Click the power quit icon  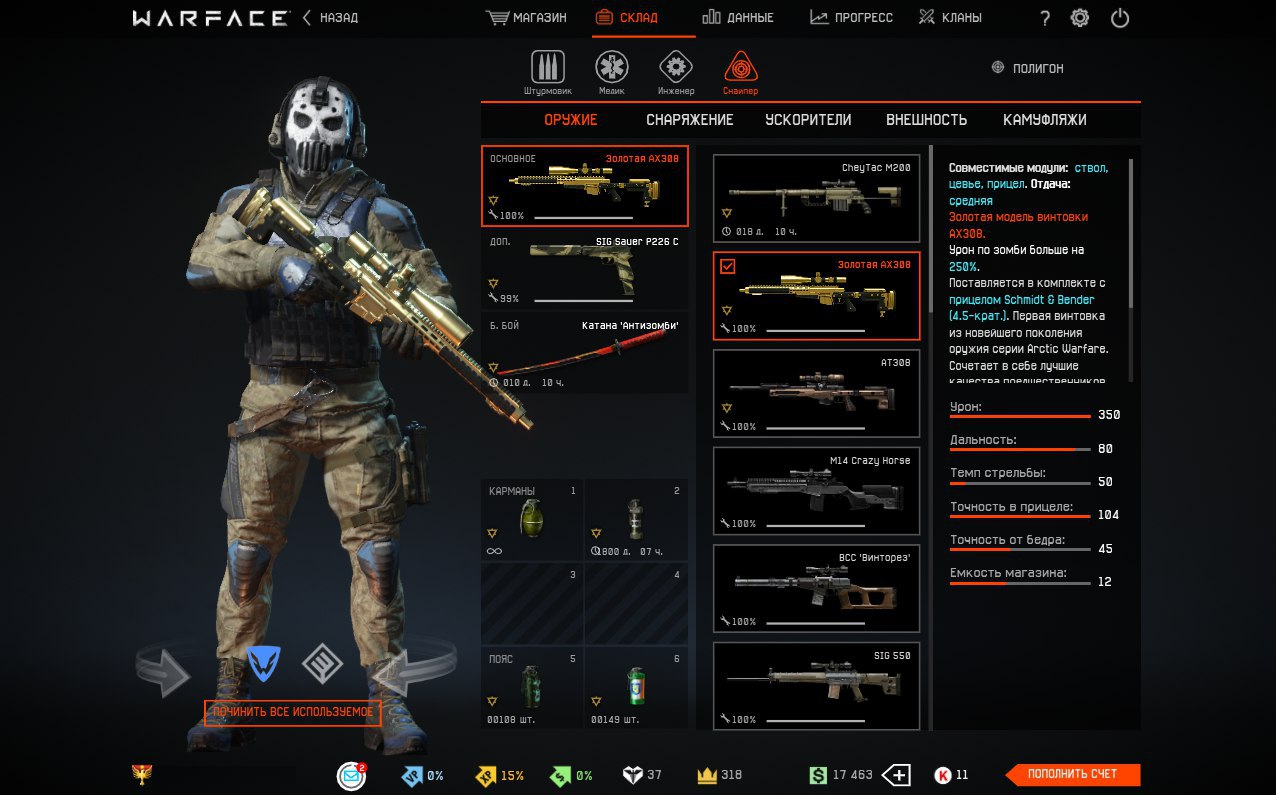[1120, 18]
